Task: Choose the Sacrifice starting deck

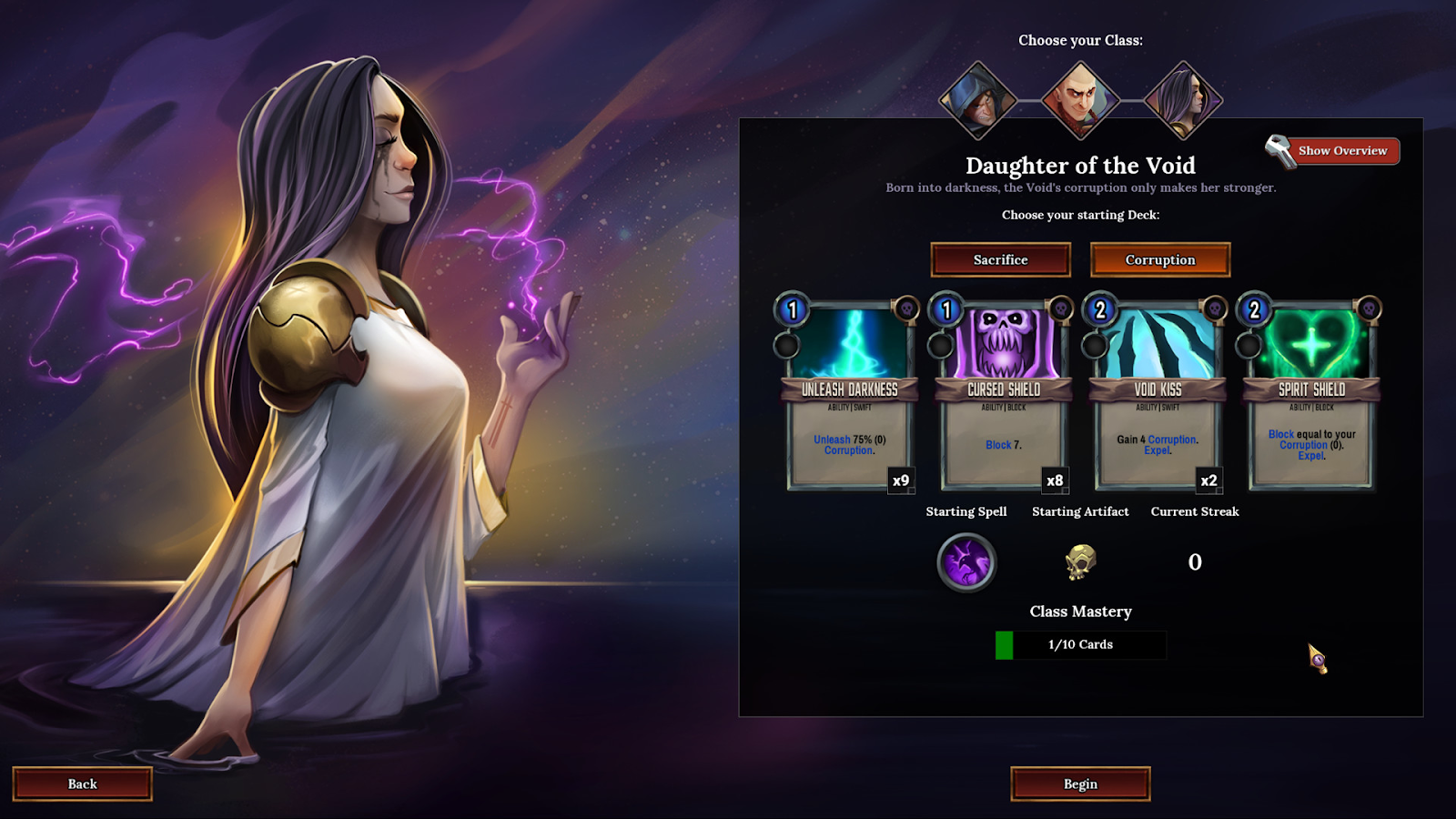Action: (1000, 259)
